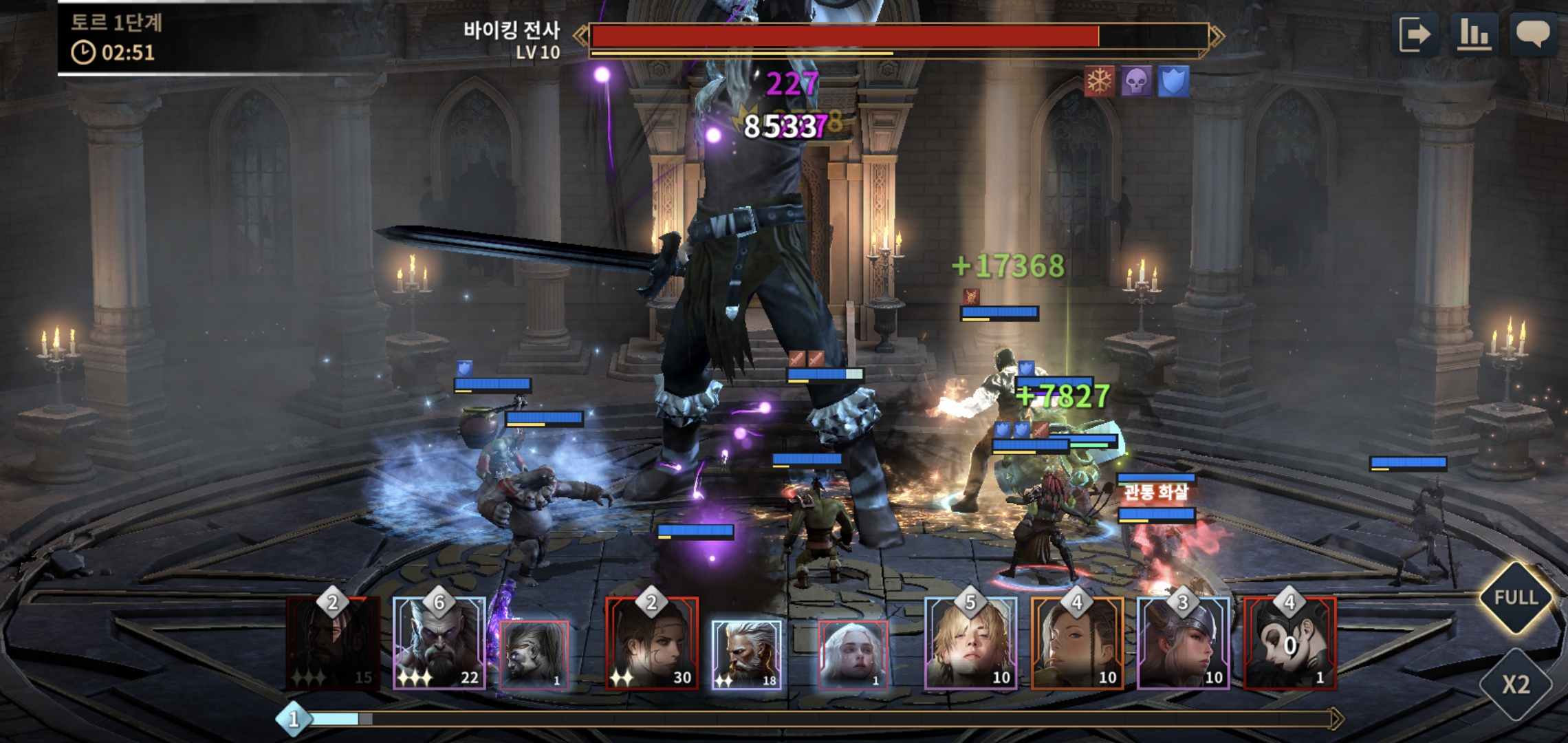Open the battle statistics chart

1474,34
